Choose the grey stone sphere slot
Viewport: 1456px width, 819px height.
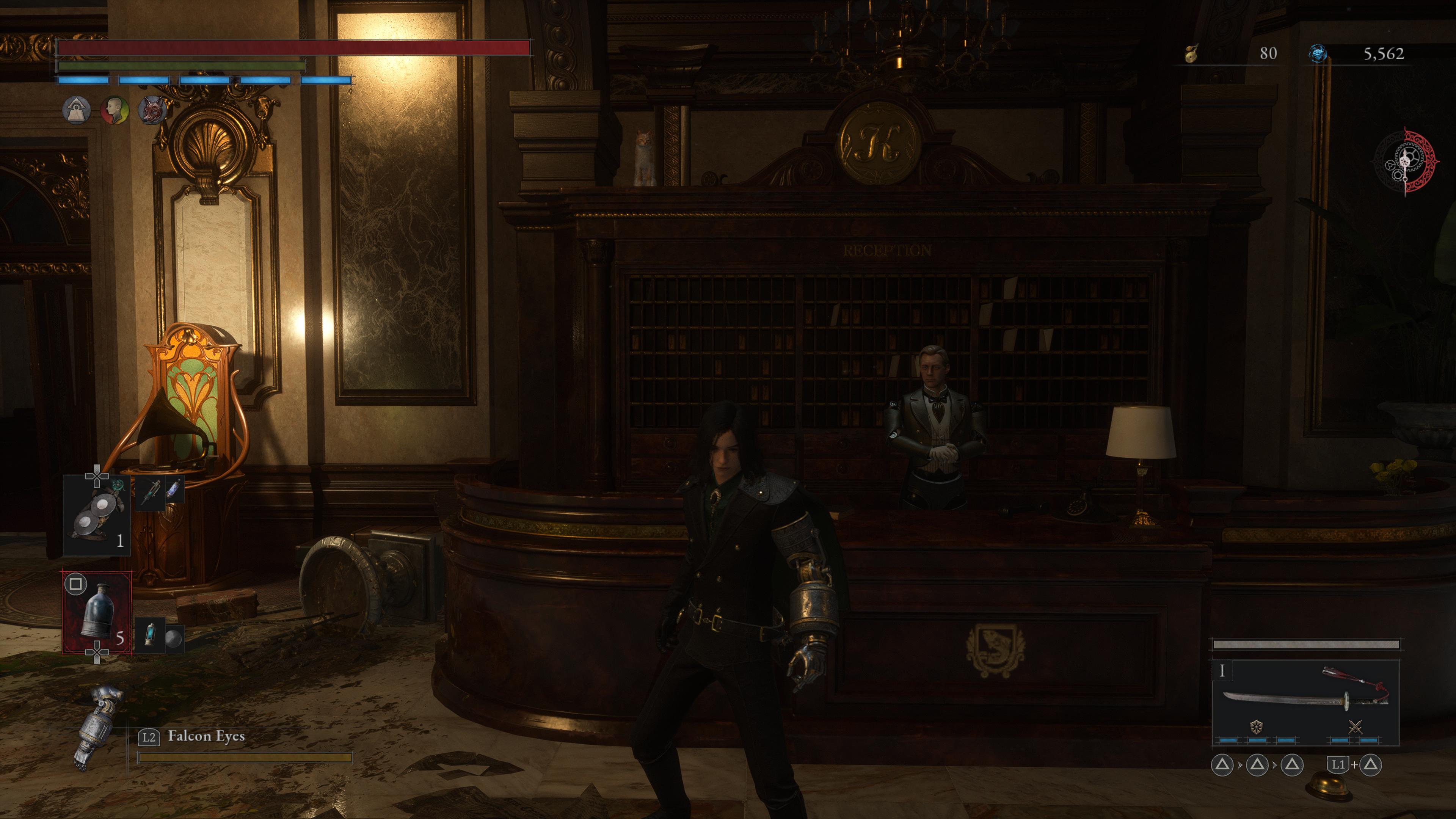click(174, 637)
